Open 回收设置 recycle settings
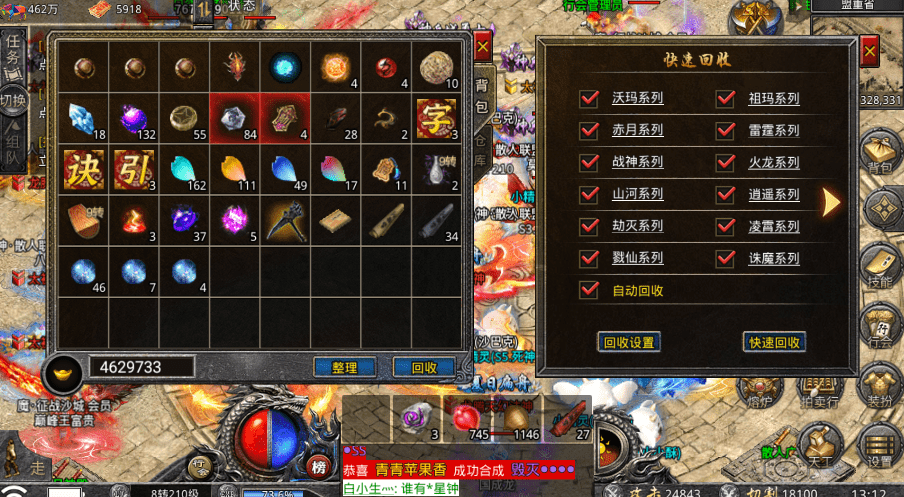The height and width of the screenshot is (497, 904). coord(629,342)
